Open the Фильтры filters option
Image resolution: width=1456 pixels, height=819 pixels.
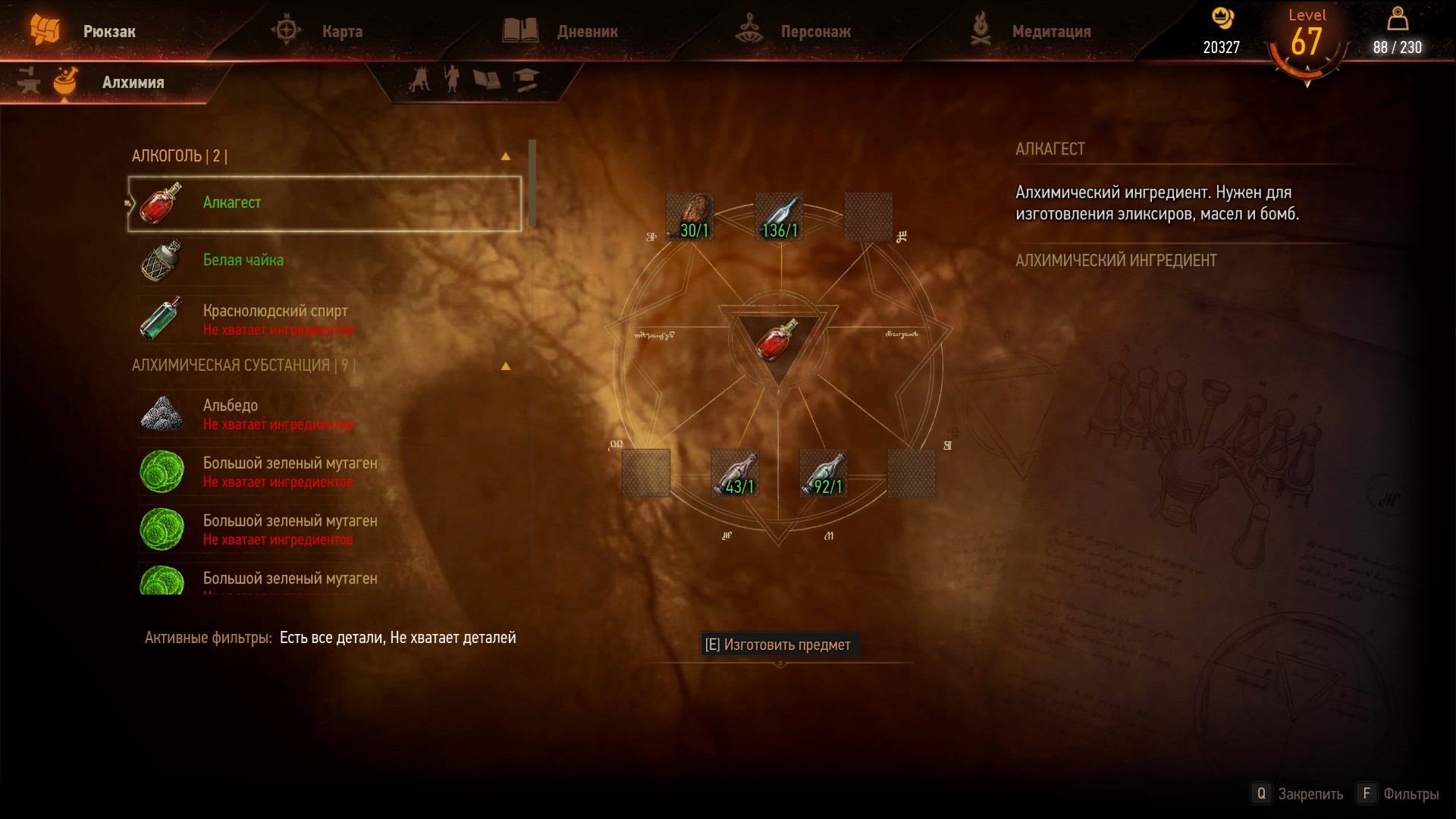[x=1399, y=794]
